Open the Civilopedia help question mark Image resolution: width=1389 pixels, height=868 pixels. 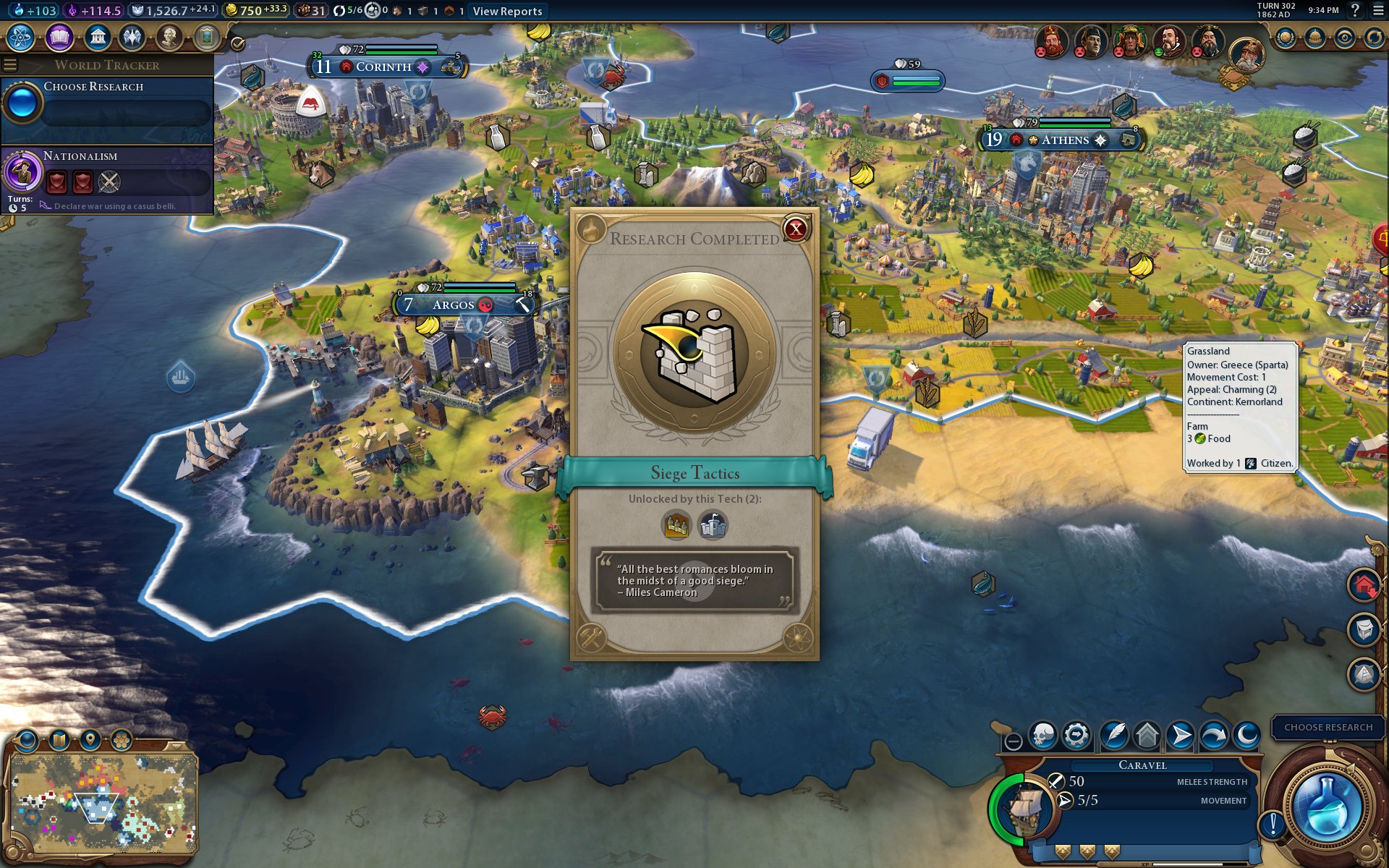click(x=1355, y=10)
